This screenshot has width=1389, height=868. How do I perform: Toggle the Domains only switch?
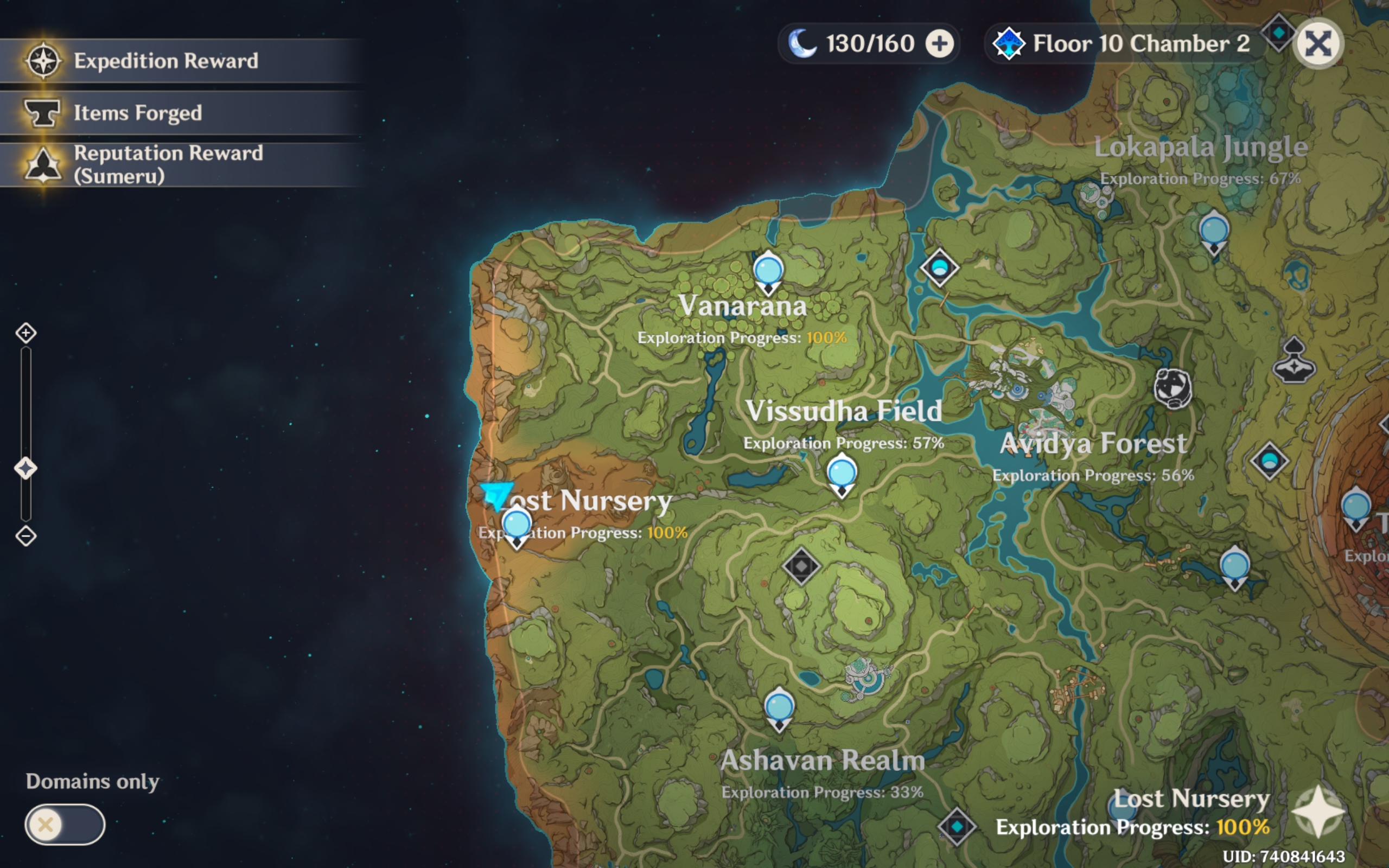pos(64,825)
